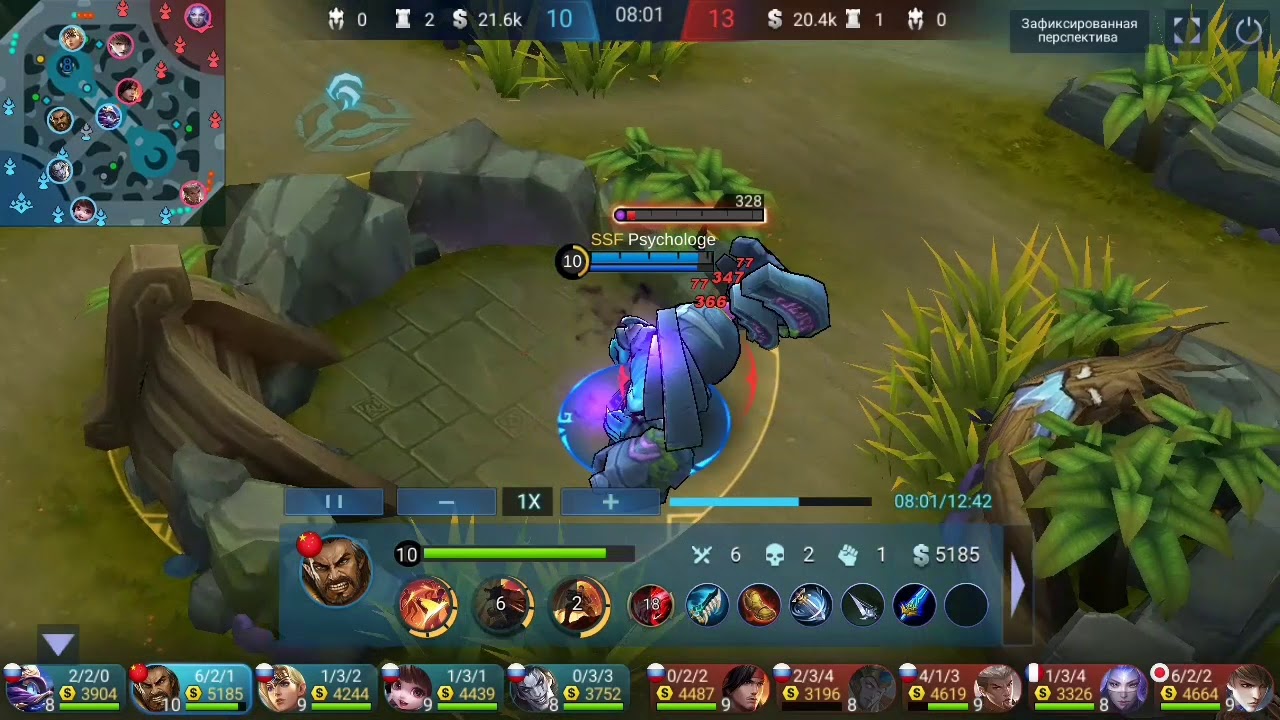Inspect the red battle spell showing 18
Image resolution: width=1280 pixels, height=720 pixels.
tap(652, 606)
